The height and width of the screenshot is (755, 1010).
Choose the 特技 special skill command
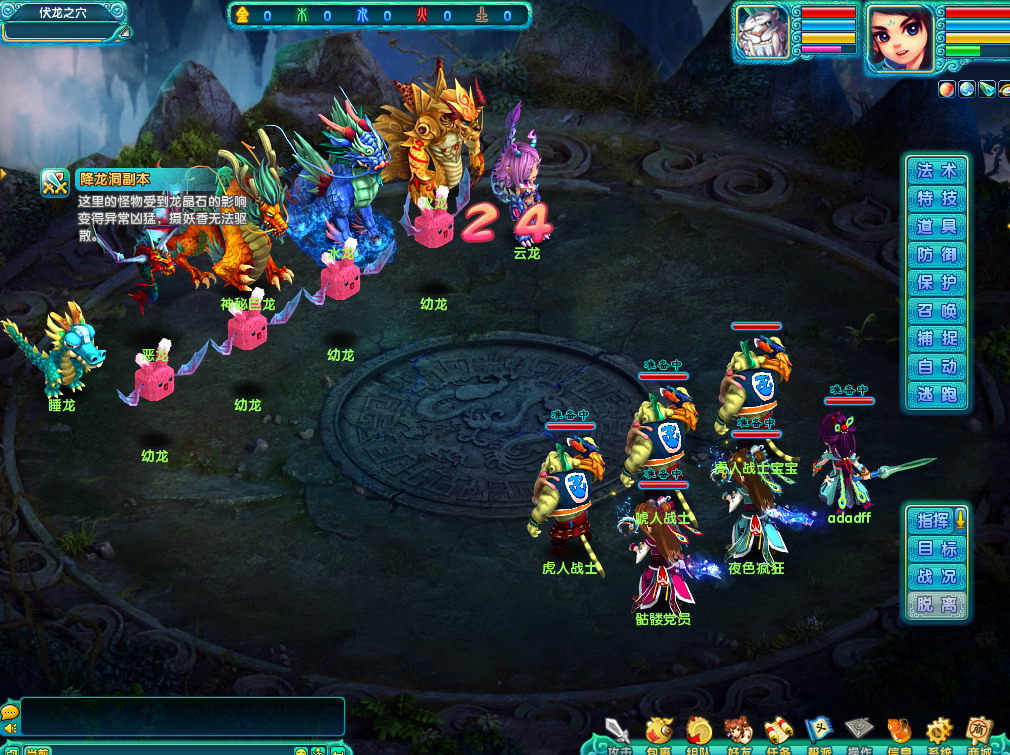click(x=937, y=198)
